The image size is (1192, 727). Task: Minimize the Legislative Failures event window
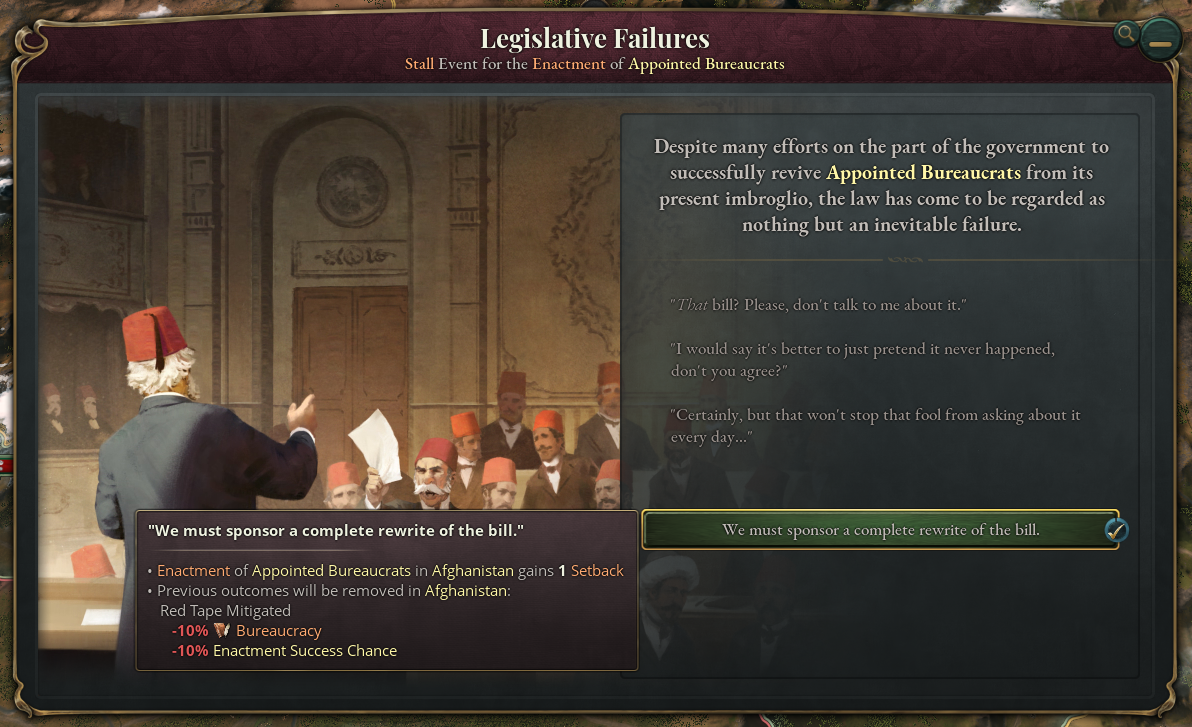[1160, 43]
